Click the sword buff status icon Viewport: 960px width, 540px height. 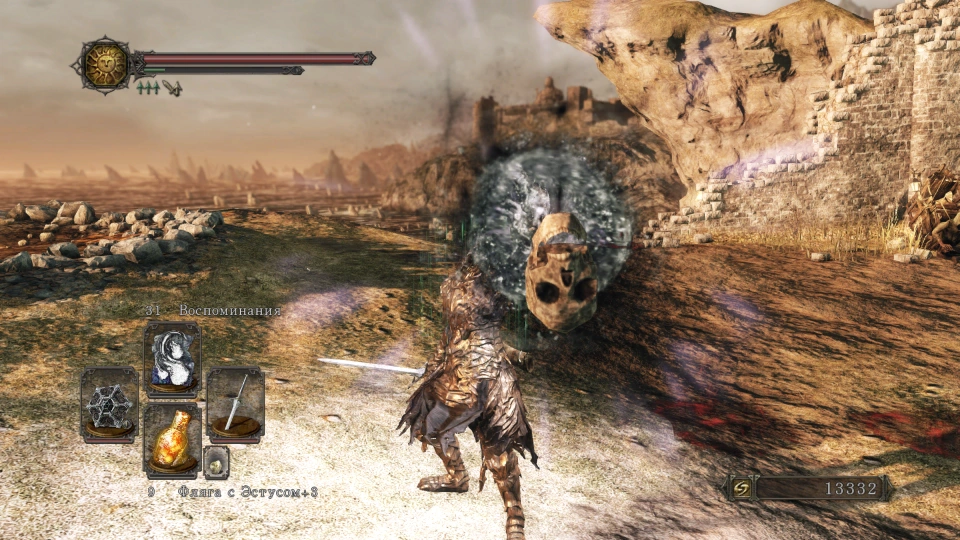(x=172, y=88)
